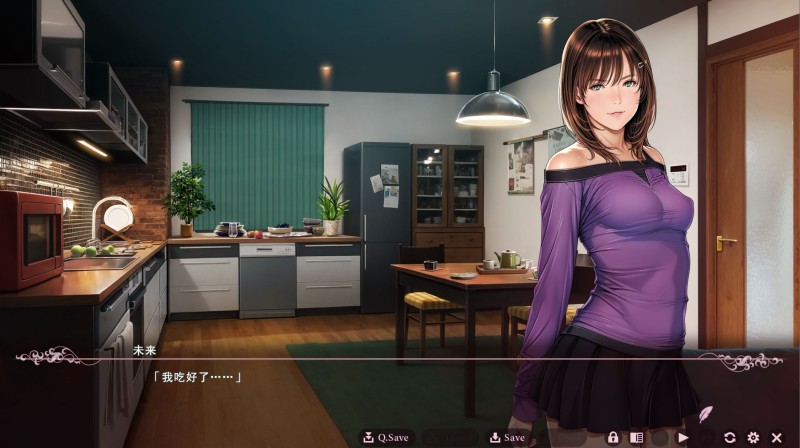This screenshot has width=800, height=448.
Task: Toggle the padlock lock icon
Action: (x=613, y=437)
